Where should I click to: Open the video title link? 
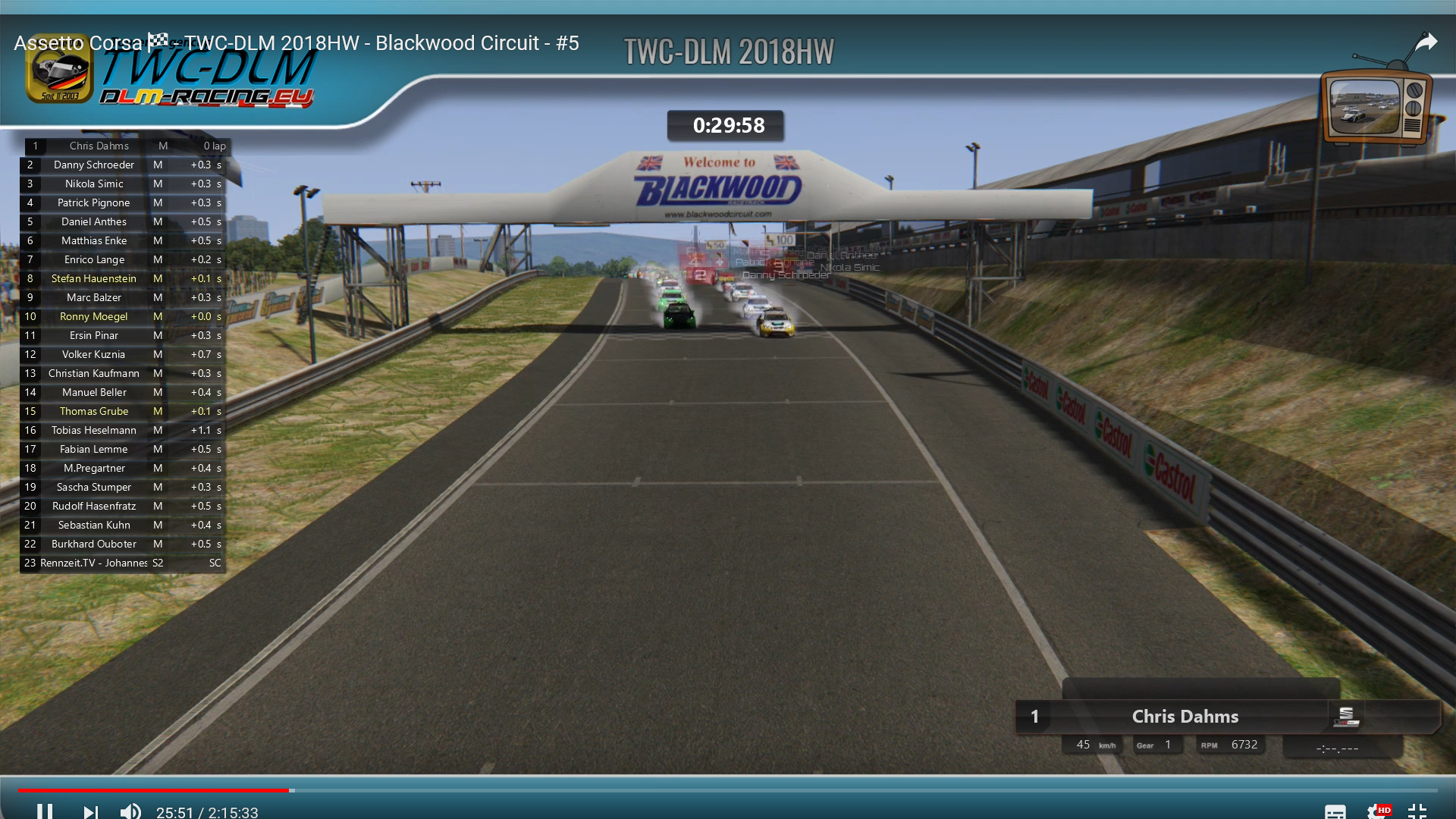coord(296,43)
